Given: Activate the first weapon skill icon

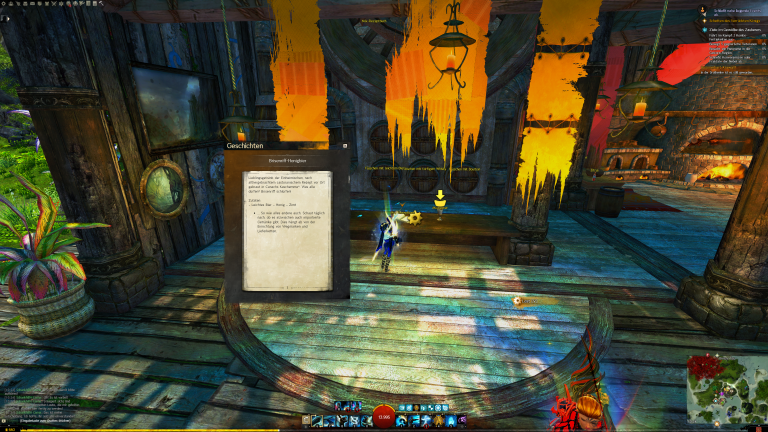Looking at the screenshot, I should point(317,421).
